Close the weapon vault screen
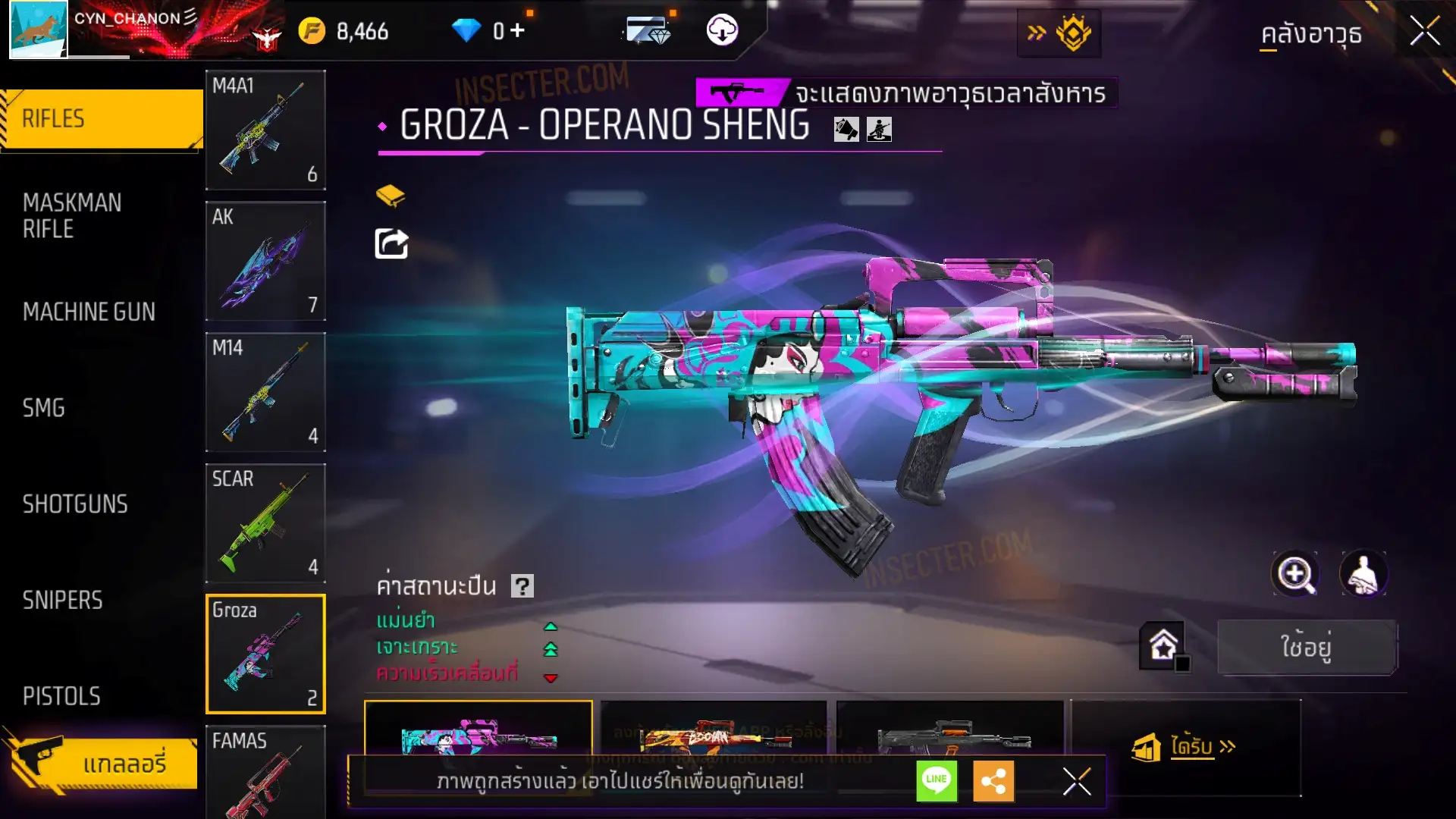This screenshot has height=819, width=1456. (1424, 32)
